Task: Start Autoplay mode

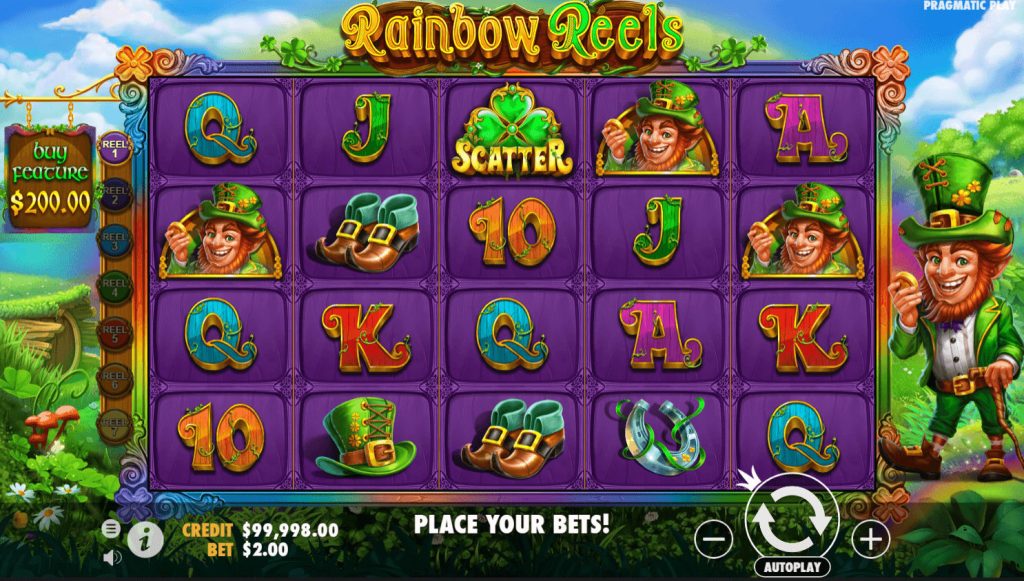Action: pyautogui.click(x=792, y=567)
